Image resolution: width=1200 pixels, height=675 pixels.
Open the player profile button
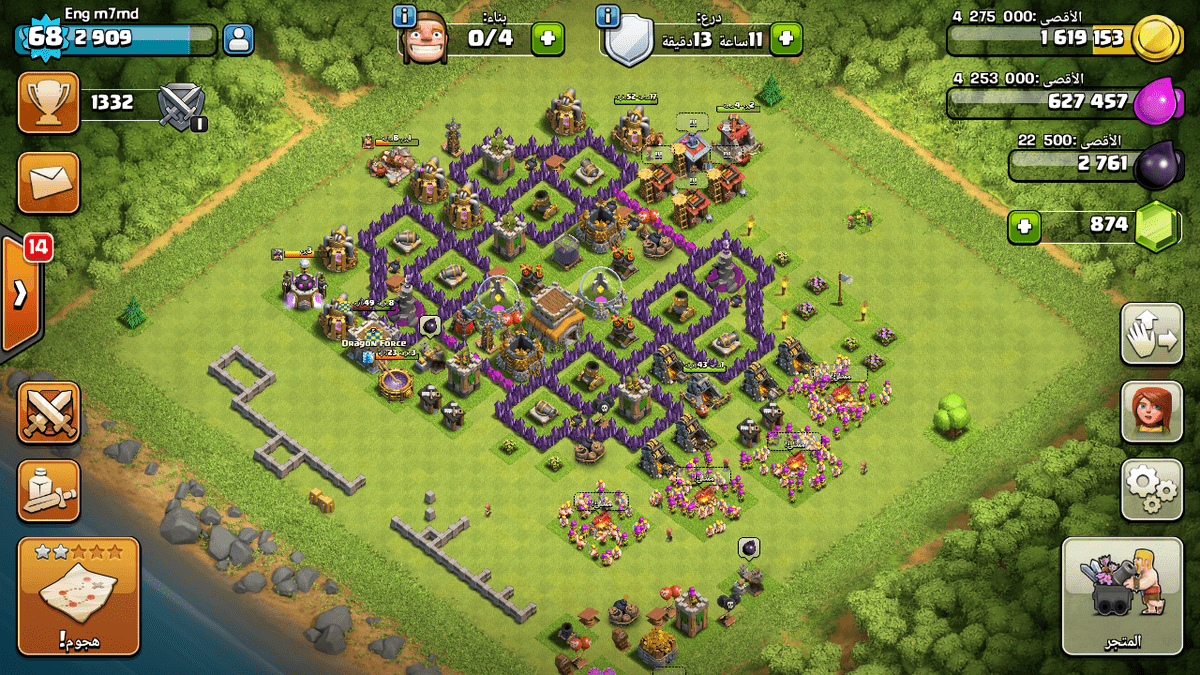[239, 40]
